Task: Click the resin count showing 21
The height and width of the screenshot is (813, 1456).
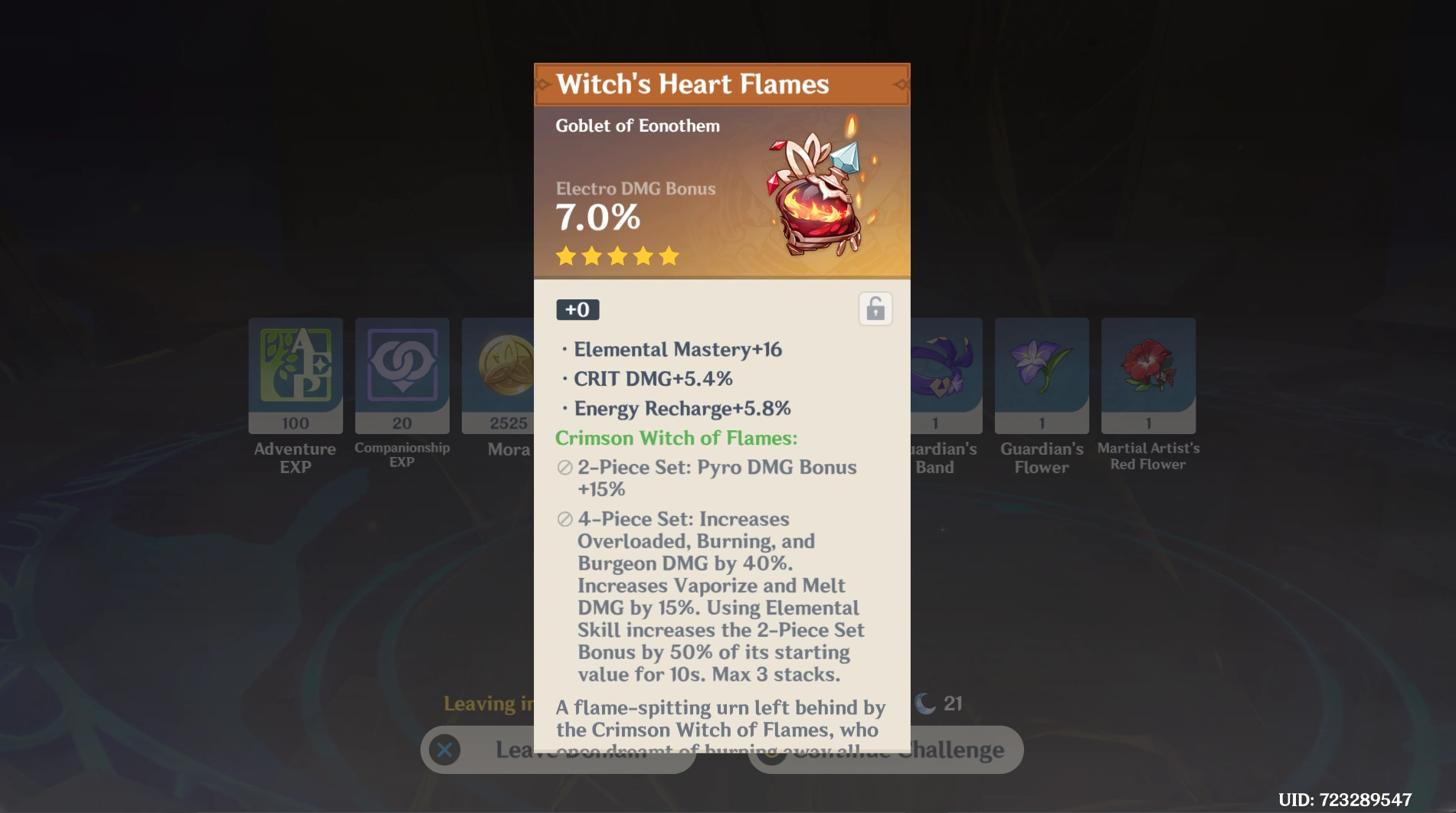Action: point(952,703)
